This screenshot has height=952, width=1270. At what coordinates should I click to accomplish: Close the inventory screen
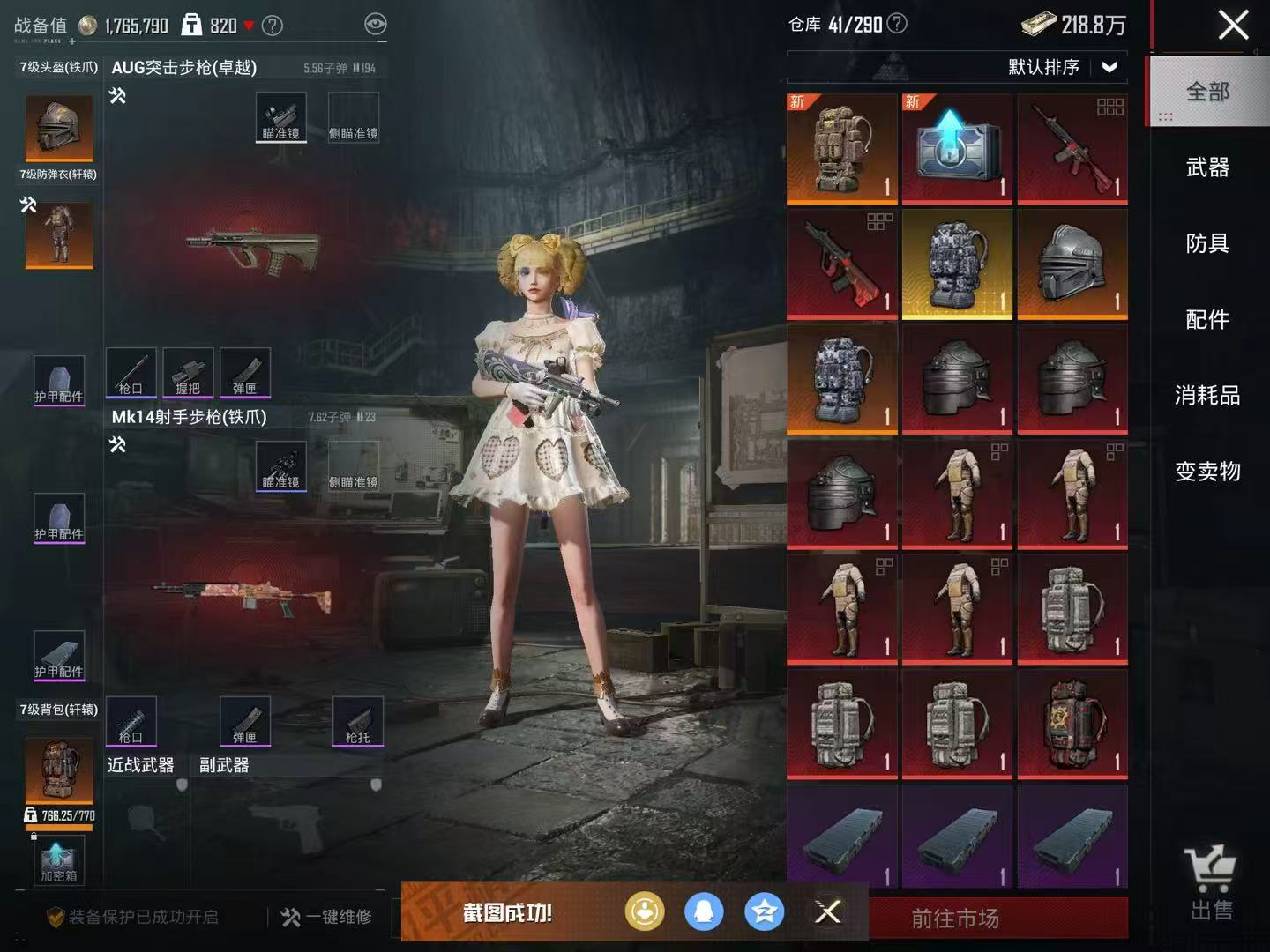[1232, 25]
